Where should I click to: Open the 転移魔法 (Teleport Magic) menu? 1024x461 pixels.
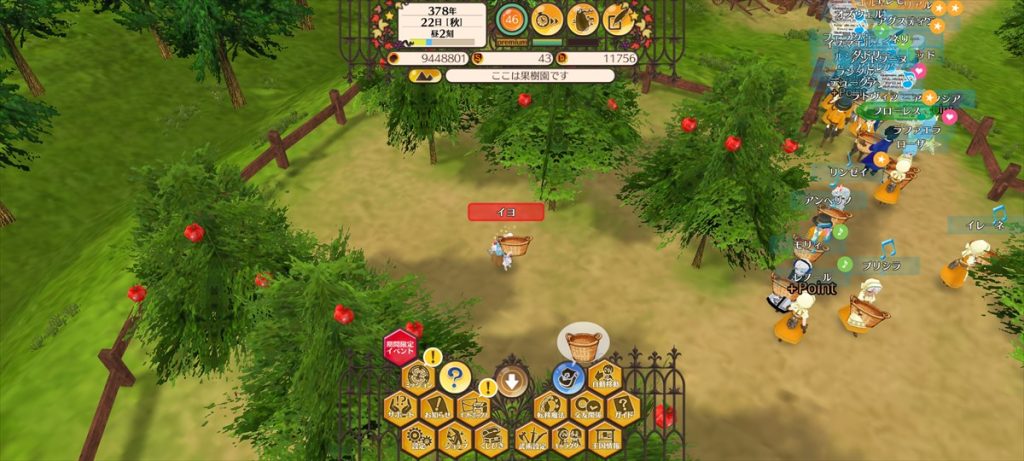click(x=550, y=407)
